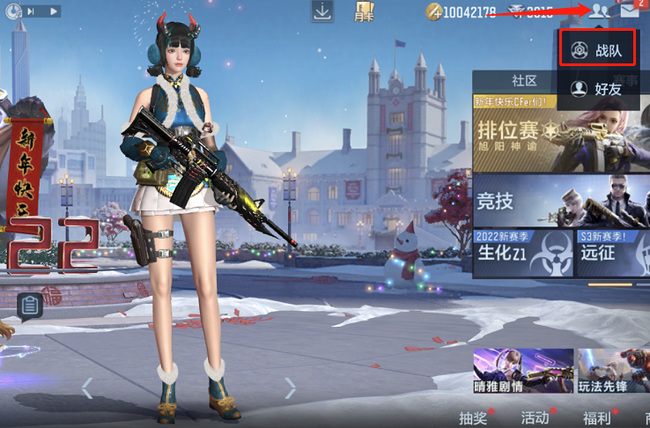Switch to the 社区 community tab
Viewport: 650px width, 428px height.
525,81
